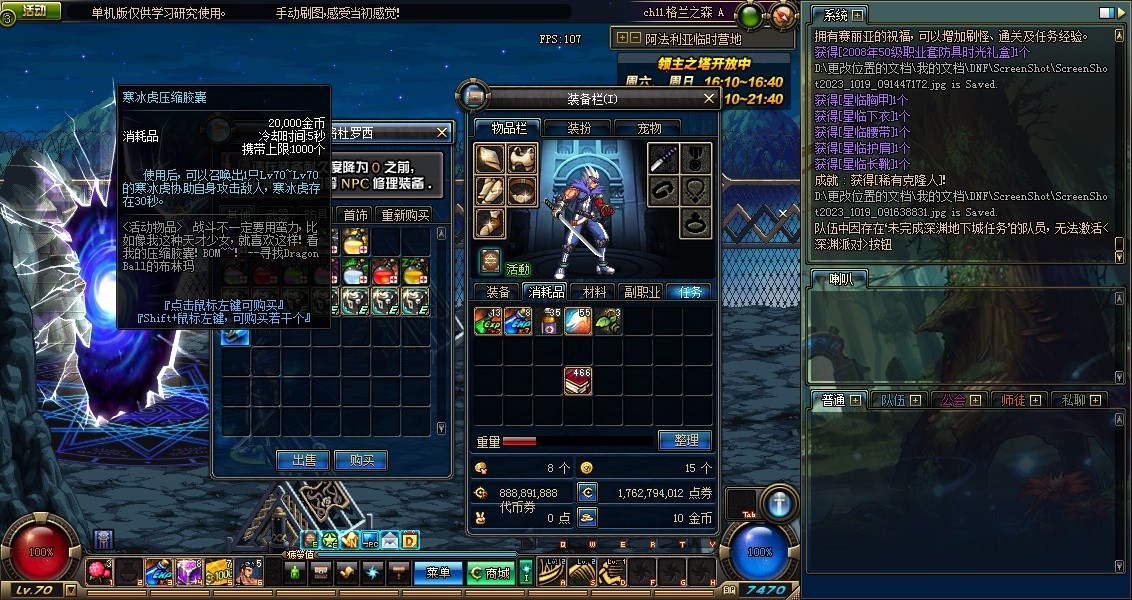Switch chat to the 公会 guild channel
Viewport: 1132px width, 600px height.
(951, 400)
